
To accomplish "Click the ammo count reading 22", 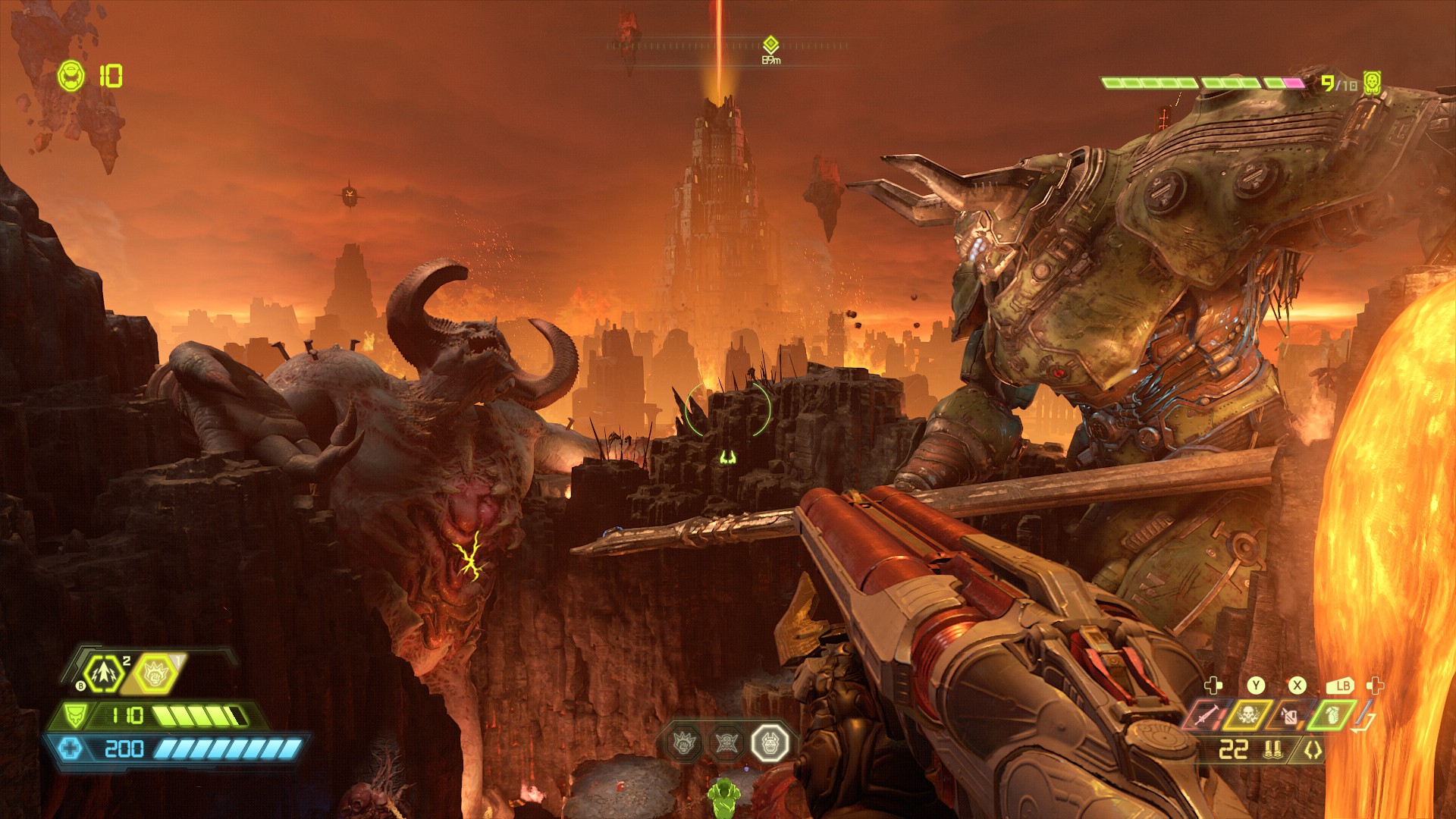I will tap(1233, 748).
